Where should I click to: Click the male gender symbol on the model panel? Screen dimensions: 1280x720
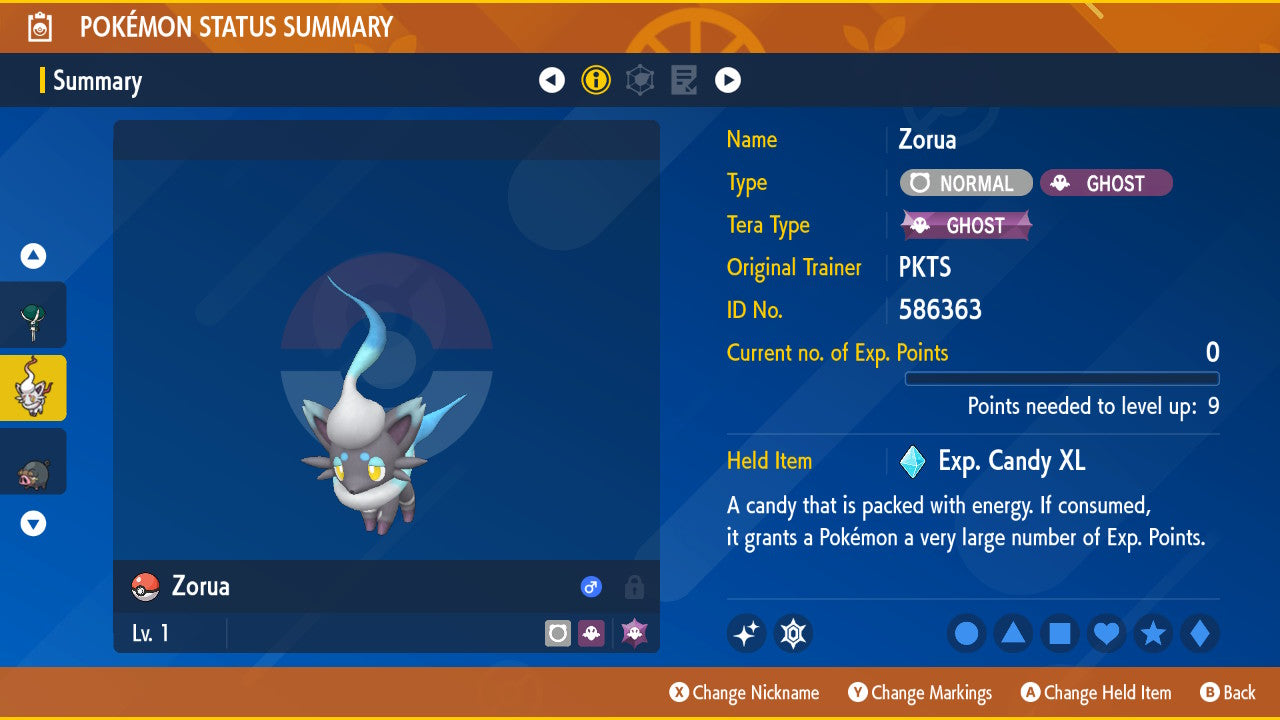(x=590, y=587)
